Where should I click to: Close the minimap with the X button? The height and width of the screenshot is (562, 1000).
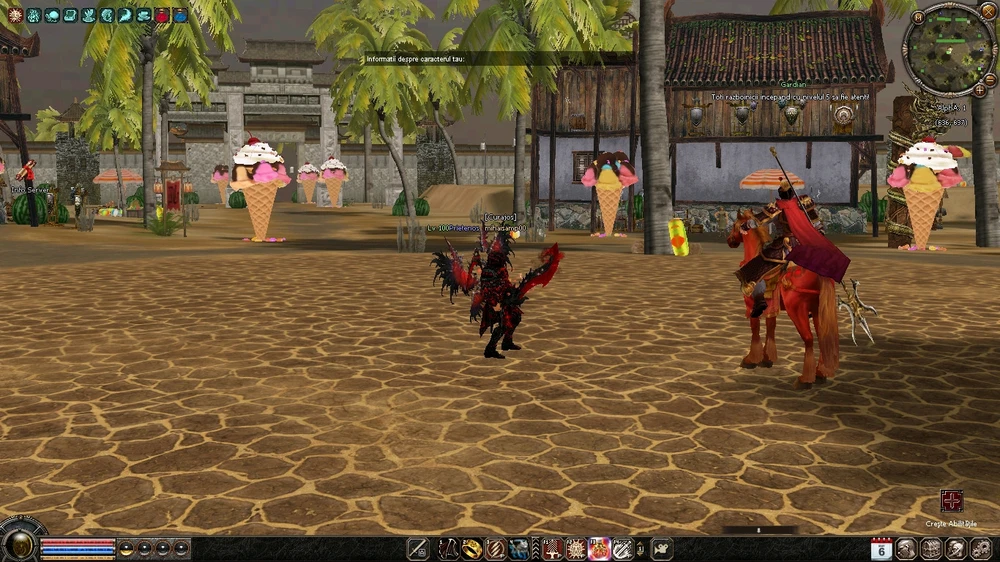pos(988,11)
